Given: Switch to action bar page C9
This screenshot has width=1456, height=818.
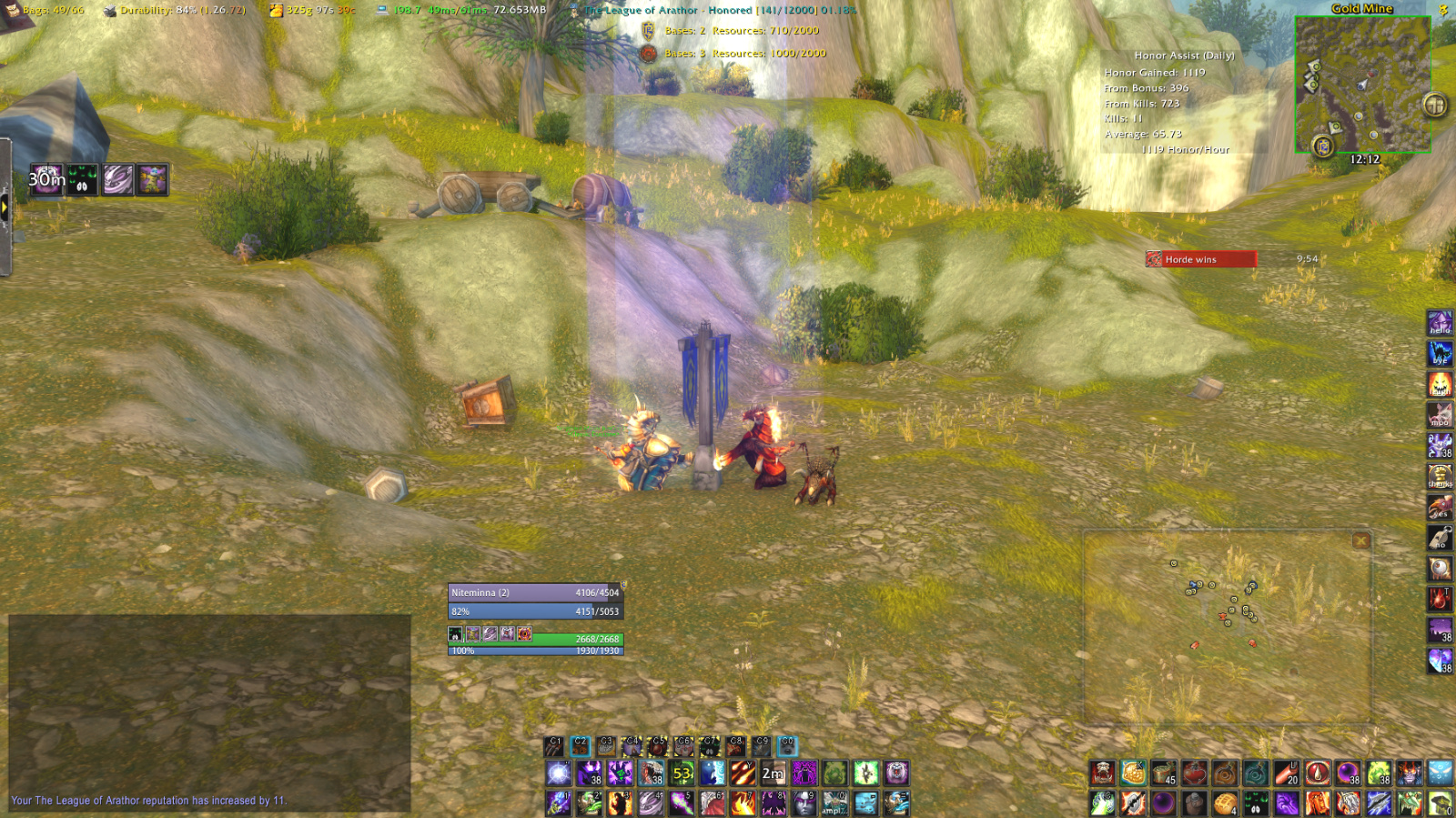Looking at the screenshot, I should pyautogui.click(x=762, y=744).
